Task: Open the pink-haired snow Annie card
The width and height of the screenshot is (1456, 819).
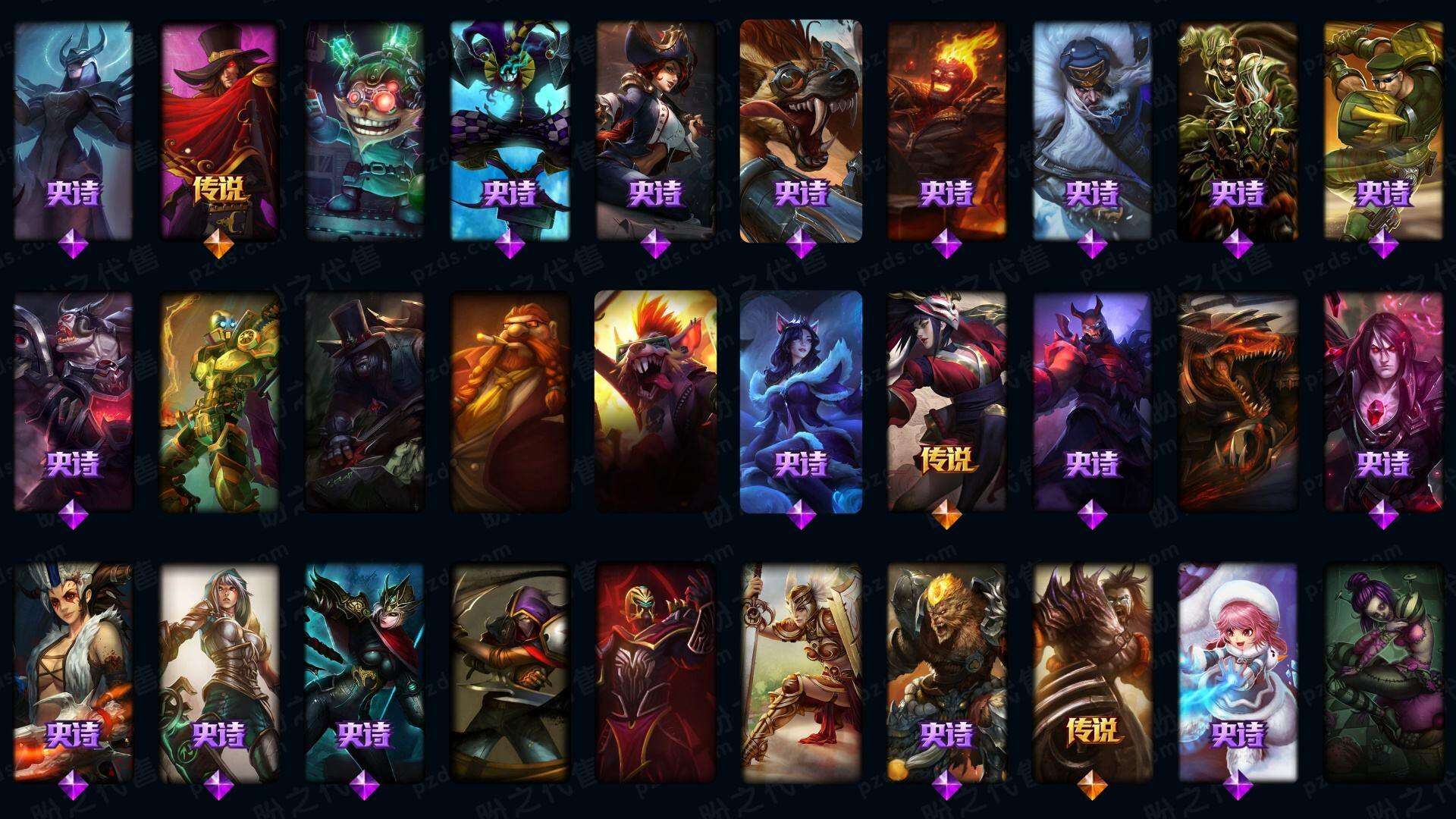Action: [1238, 671]
